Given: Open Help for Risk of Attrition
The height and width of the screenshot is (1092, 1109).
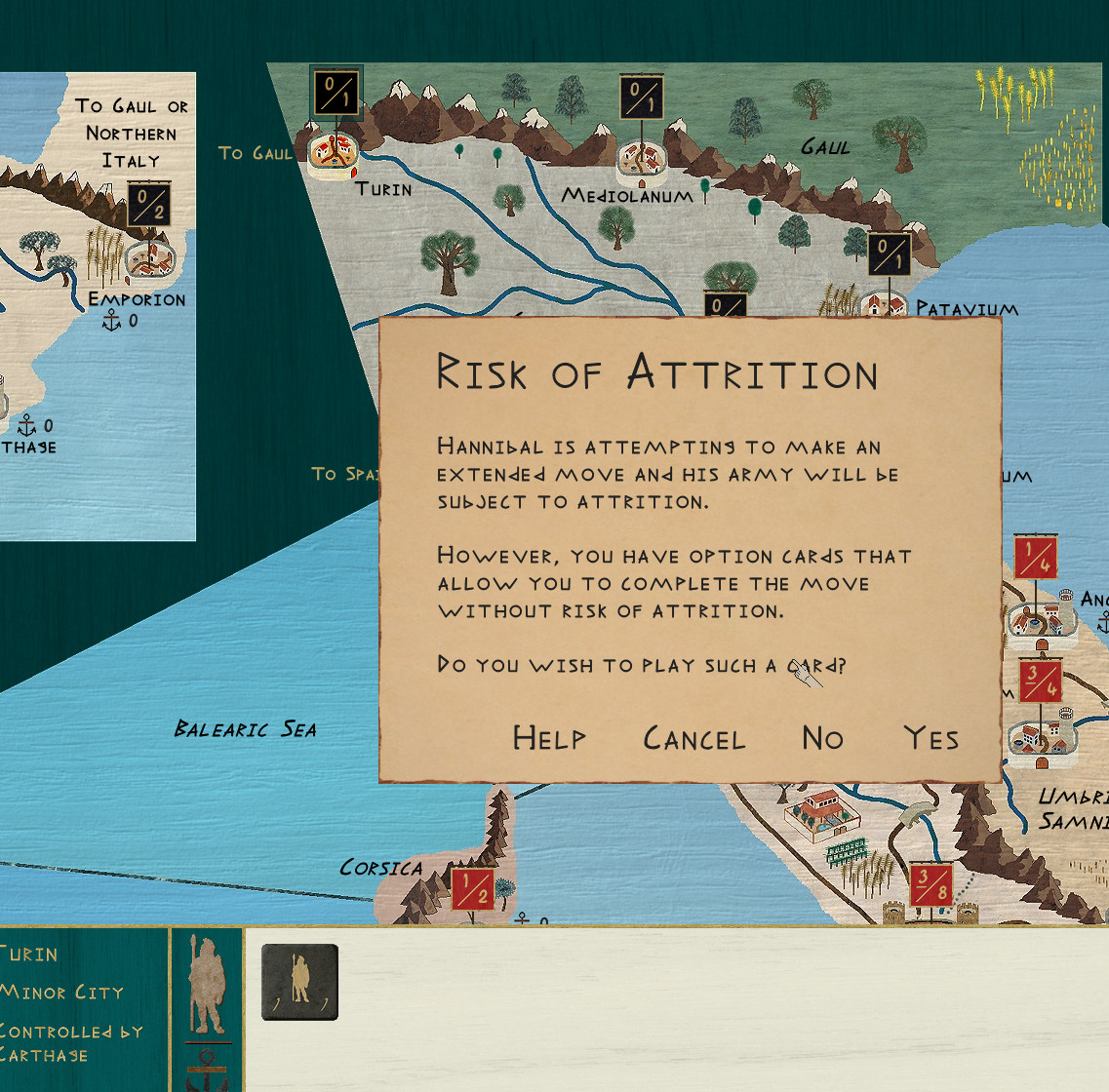Looking at the screenshot, I should (549, 738).
